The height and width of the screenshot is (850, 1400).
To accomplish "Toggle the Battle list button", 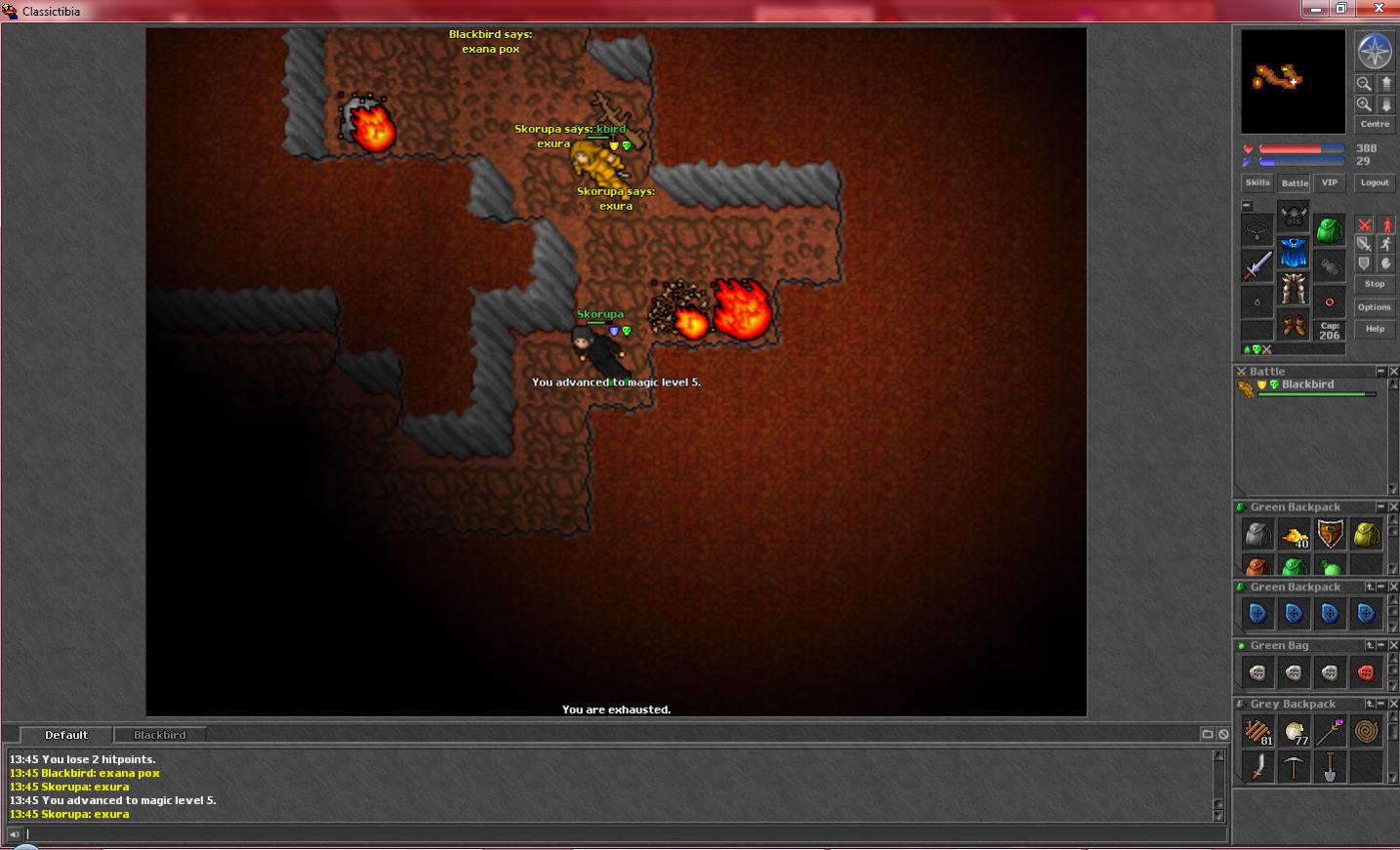I will click(1295, 182).
